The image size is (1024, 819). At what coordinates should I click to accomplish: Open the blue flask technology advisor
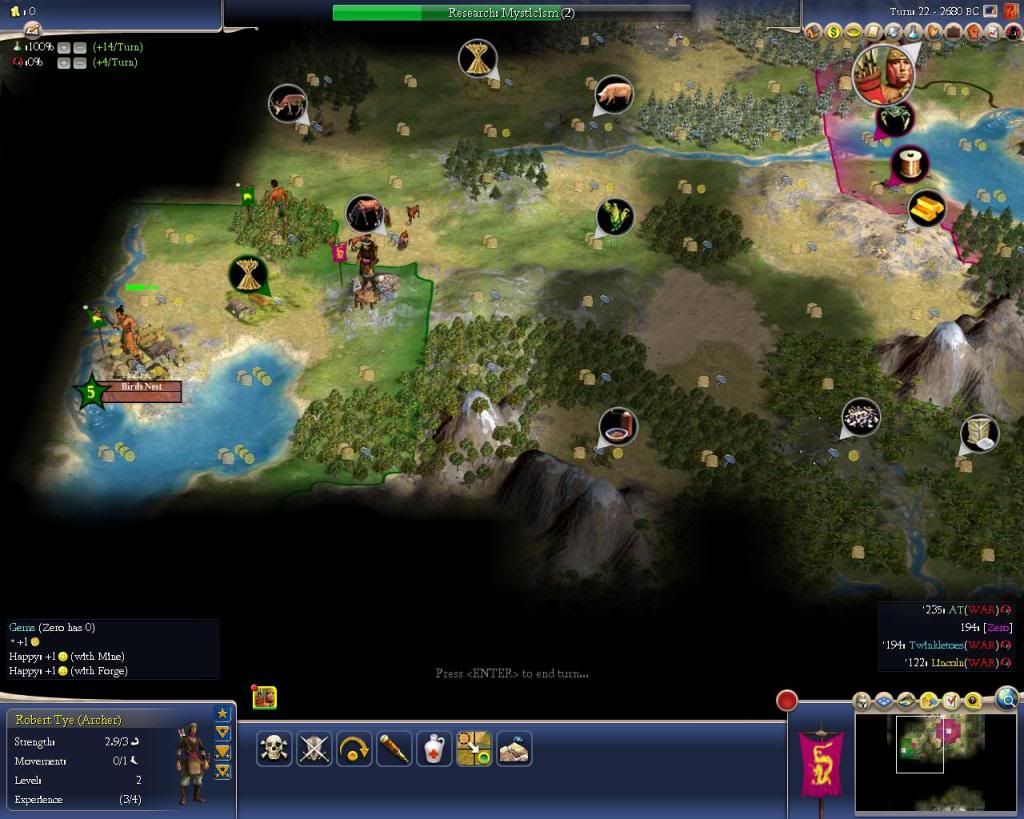(913, 32)
